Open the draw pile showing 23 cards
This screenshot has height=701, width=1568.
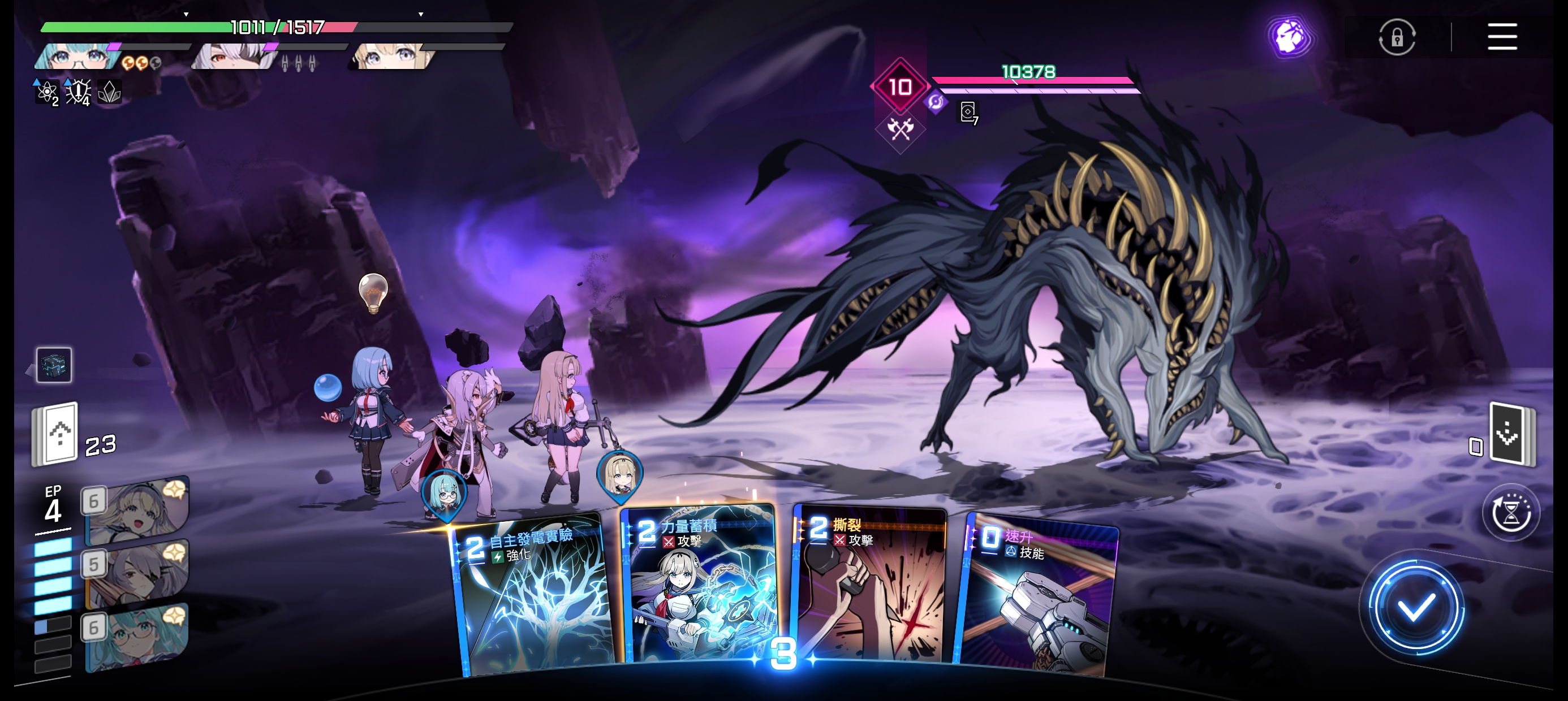[x=56, y=435]
